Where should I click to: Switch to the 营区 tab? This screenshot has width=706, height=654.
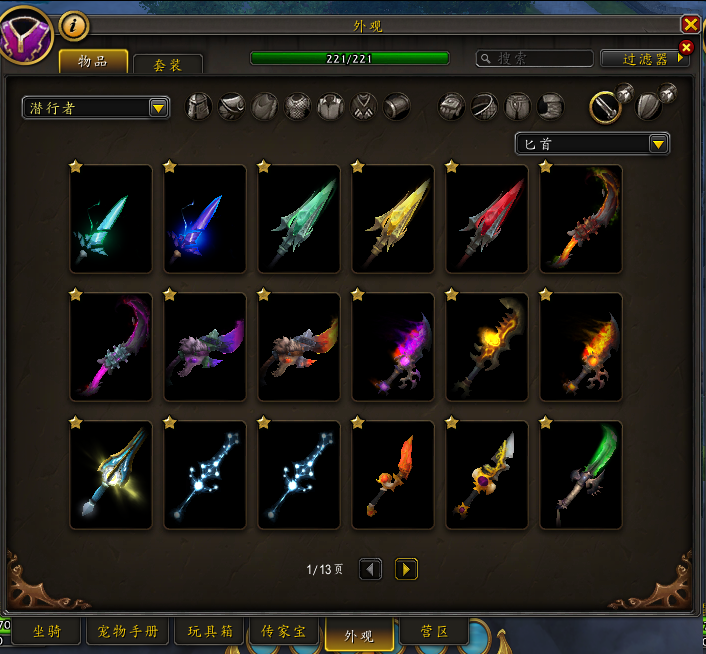pyautogui.click(x=433, y=632)
